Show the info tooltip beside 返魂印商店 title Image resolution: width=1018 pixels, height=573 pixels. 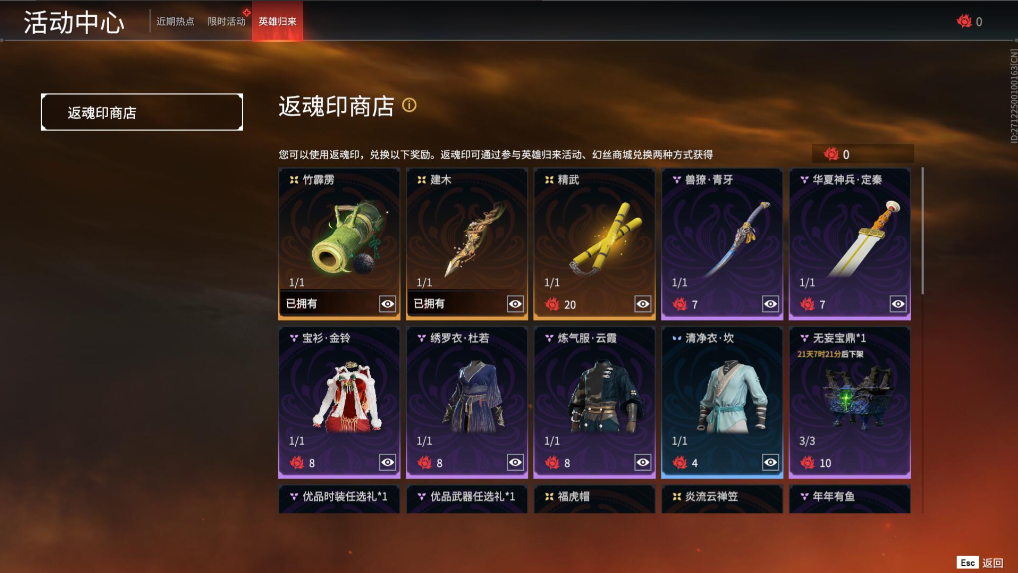coord(409,105)
